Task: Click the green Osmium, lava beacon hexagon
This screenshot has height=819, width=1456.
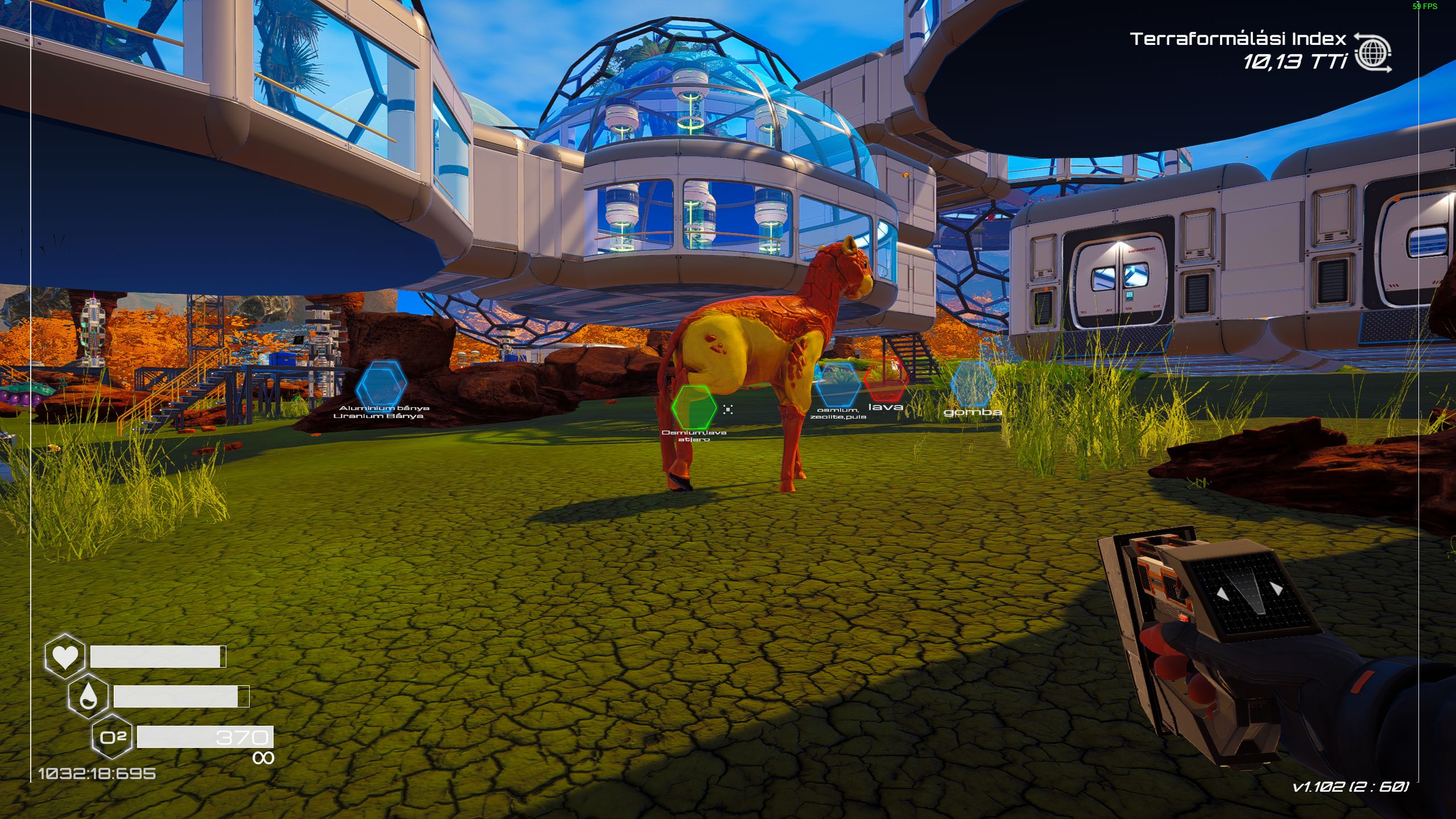Action: (x=693, y=407)
